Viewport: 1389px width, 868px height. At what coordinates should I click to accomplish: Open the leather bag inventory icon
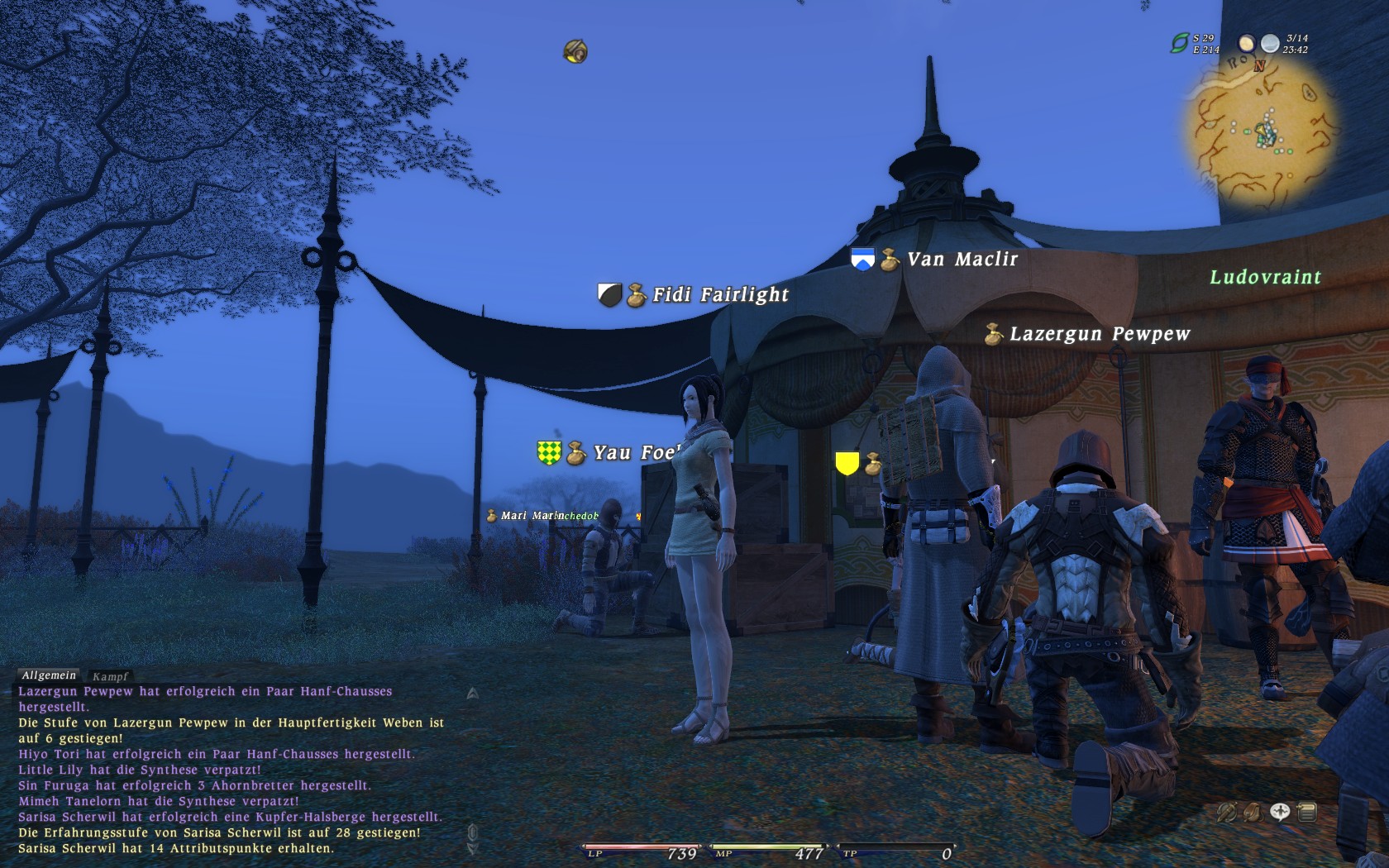[x=1253, y=813]
